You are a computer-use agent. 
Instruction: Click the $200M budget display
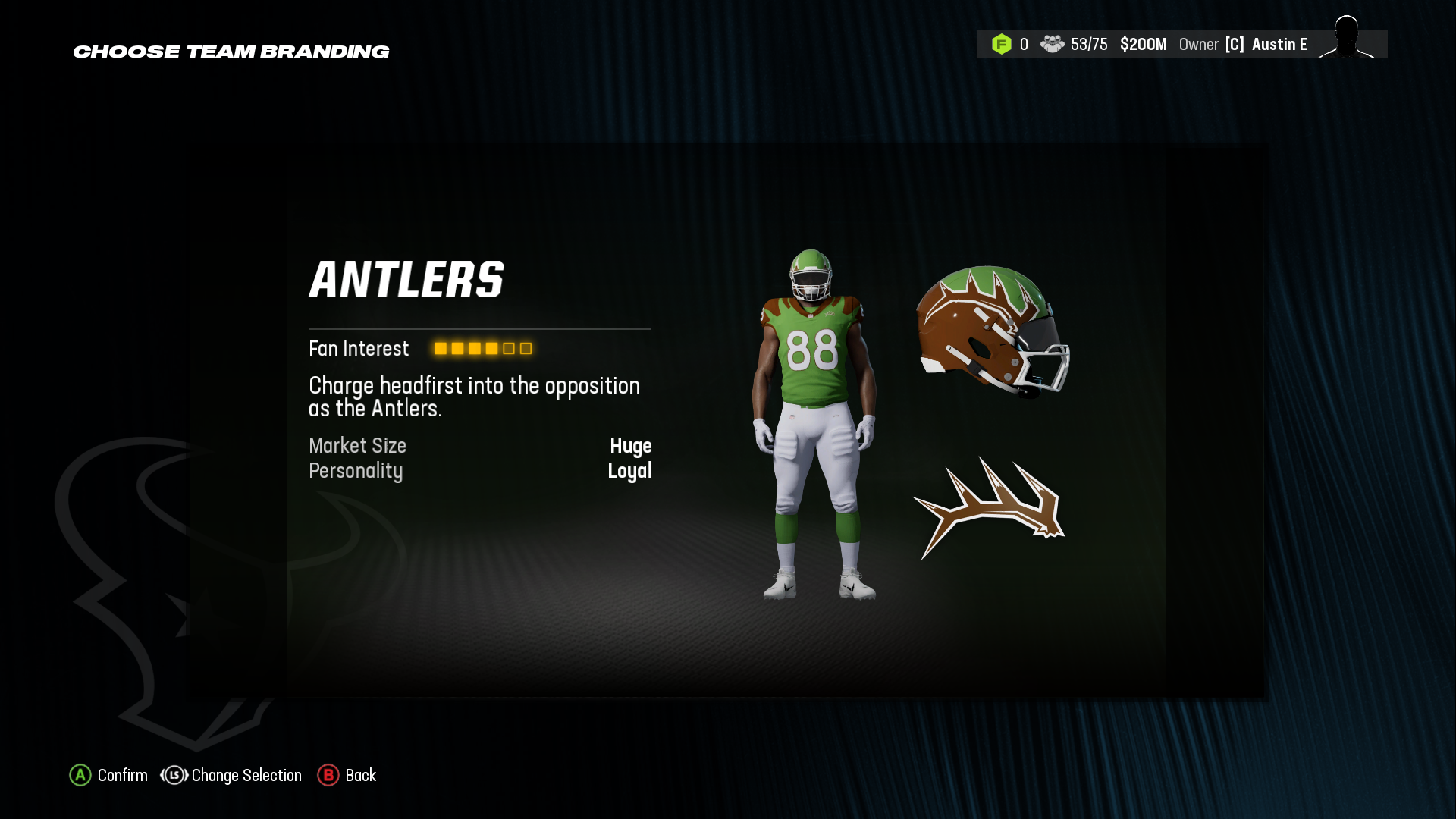[1143, 44]
